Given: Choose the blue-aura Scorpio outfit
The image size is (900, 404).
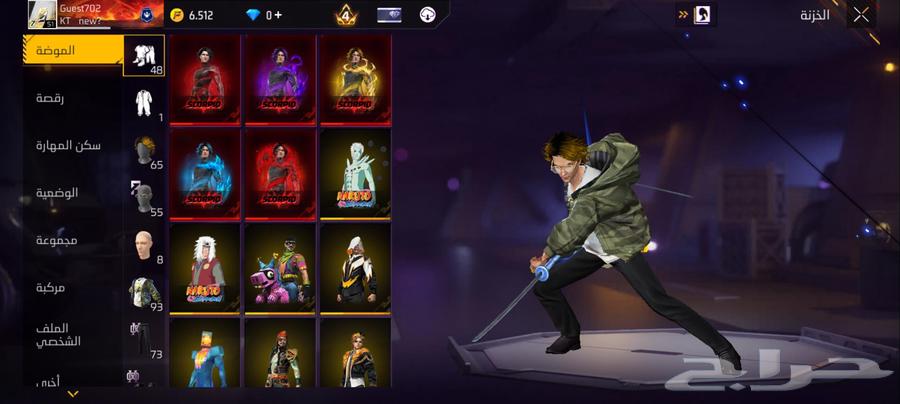Looking at the screenshot, I should click(x=205, y=172).
